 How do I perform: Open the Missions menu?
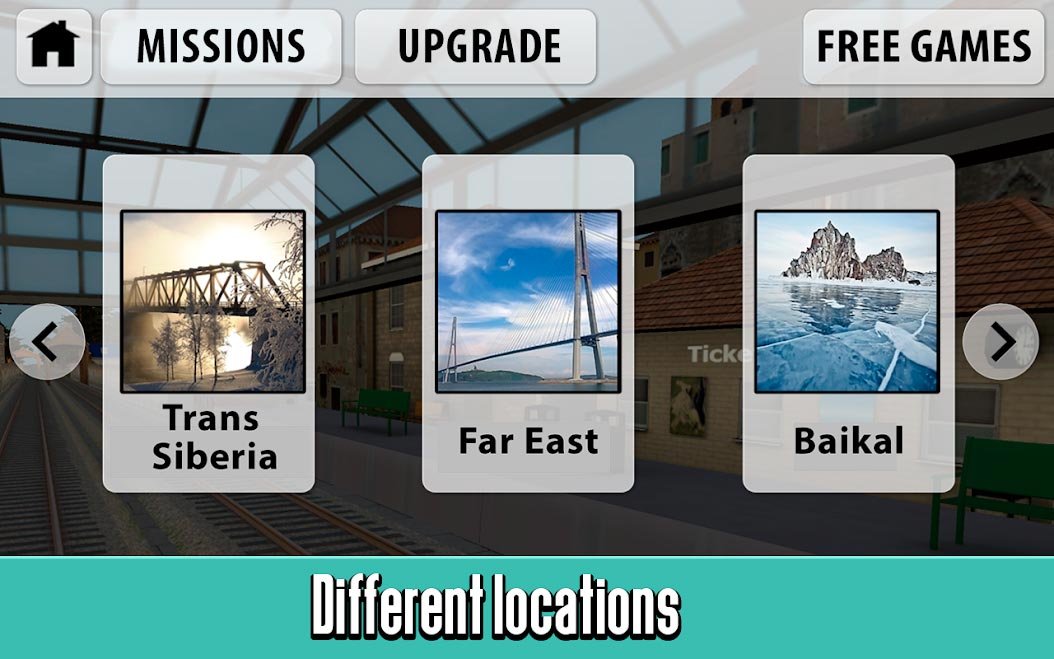click(x=220, y=46)
